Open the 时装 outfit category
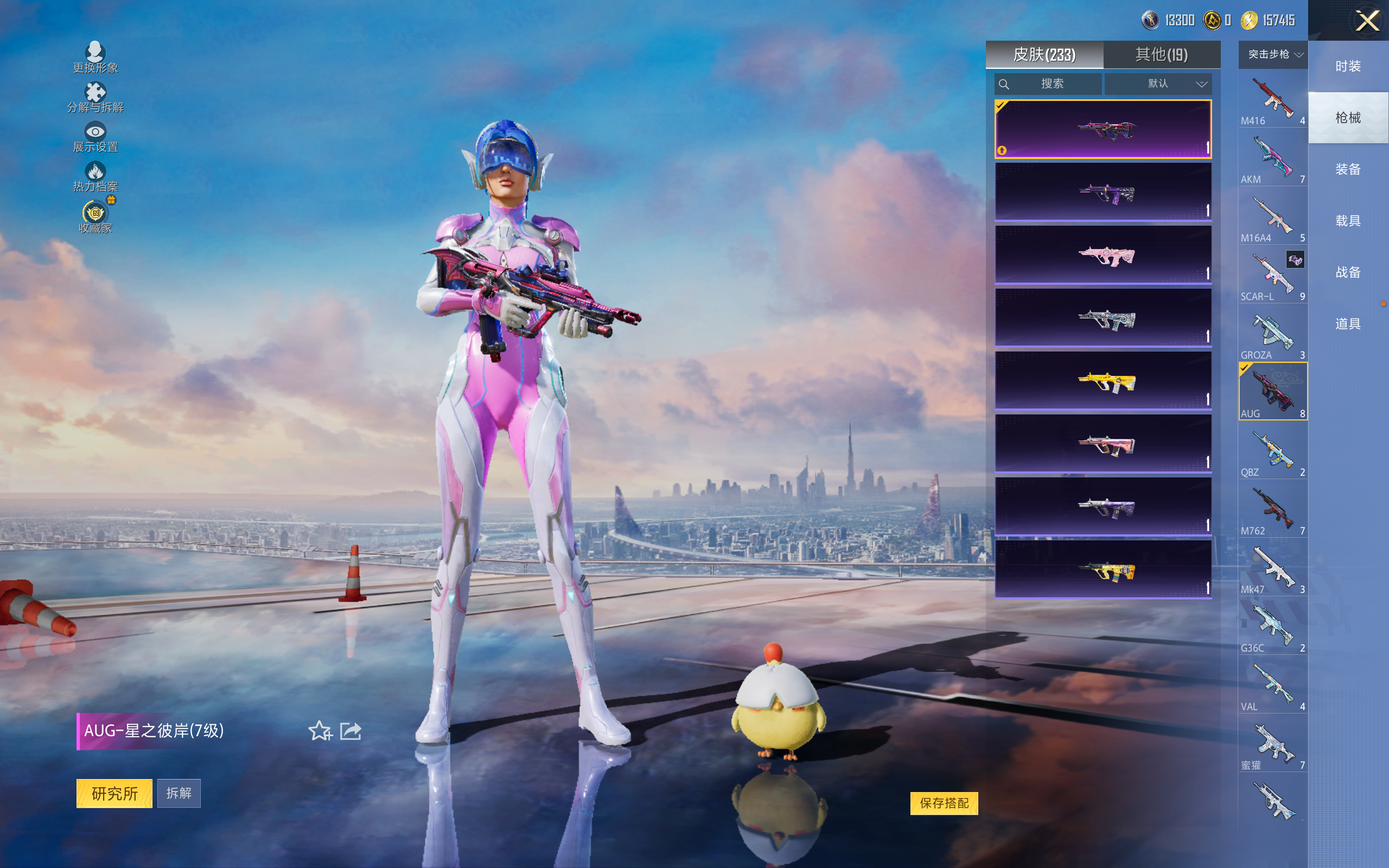Viewport: 1389px width, 868px height. pyautogui.click(x=1347, y=66)
